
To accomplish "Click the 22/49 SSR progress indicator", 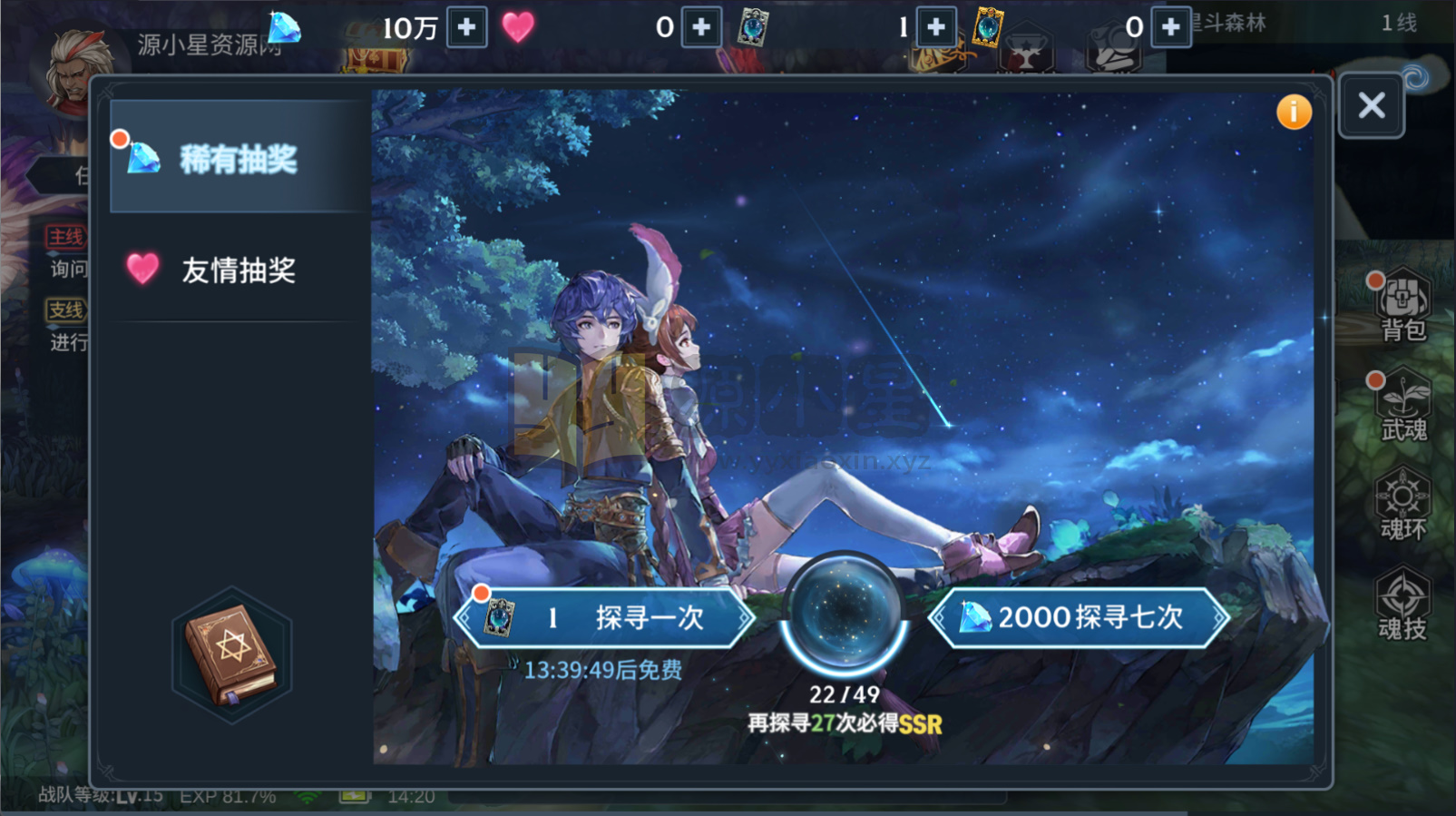I will 845,693.
